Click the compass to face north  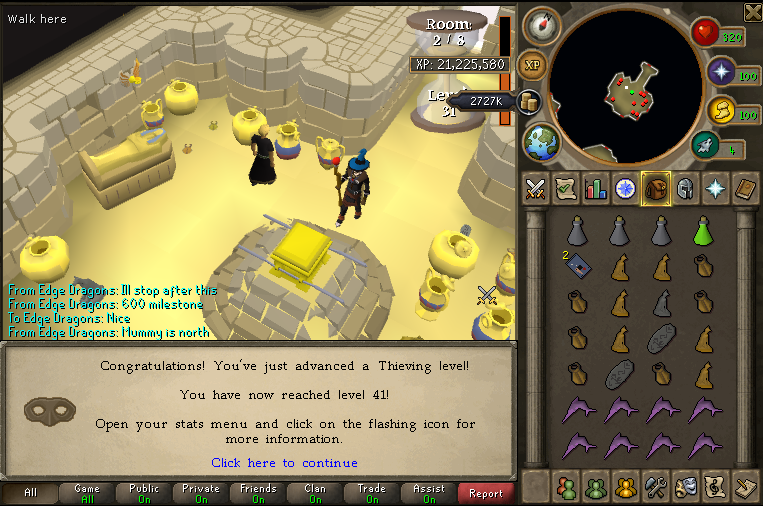[x=540, y=24]
